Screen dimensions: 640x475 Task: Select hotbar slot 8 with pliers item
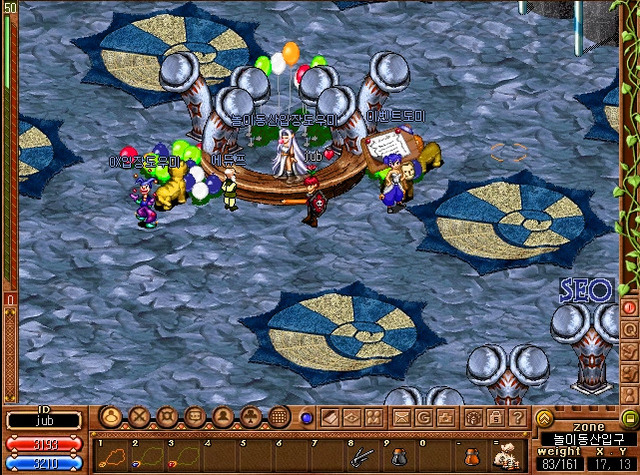pyautogui.click(x=359, y=455)
